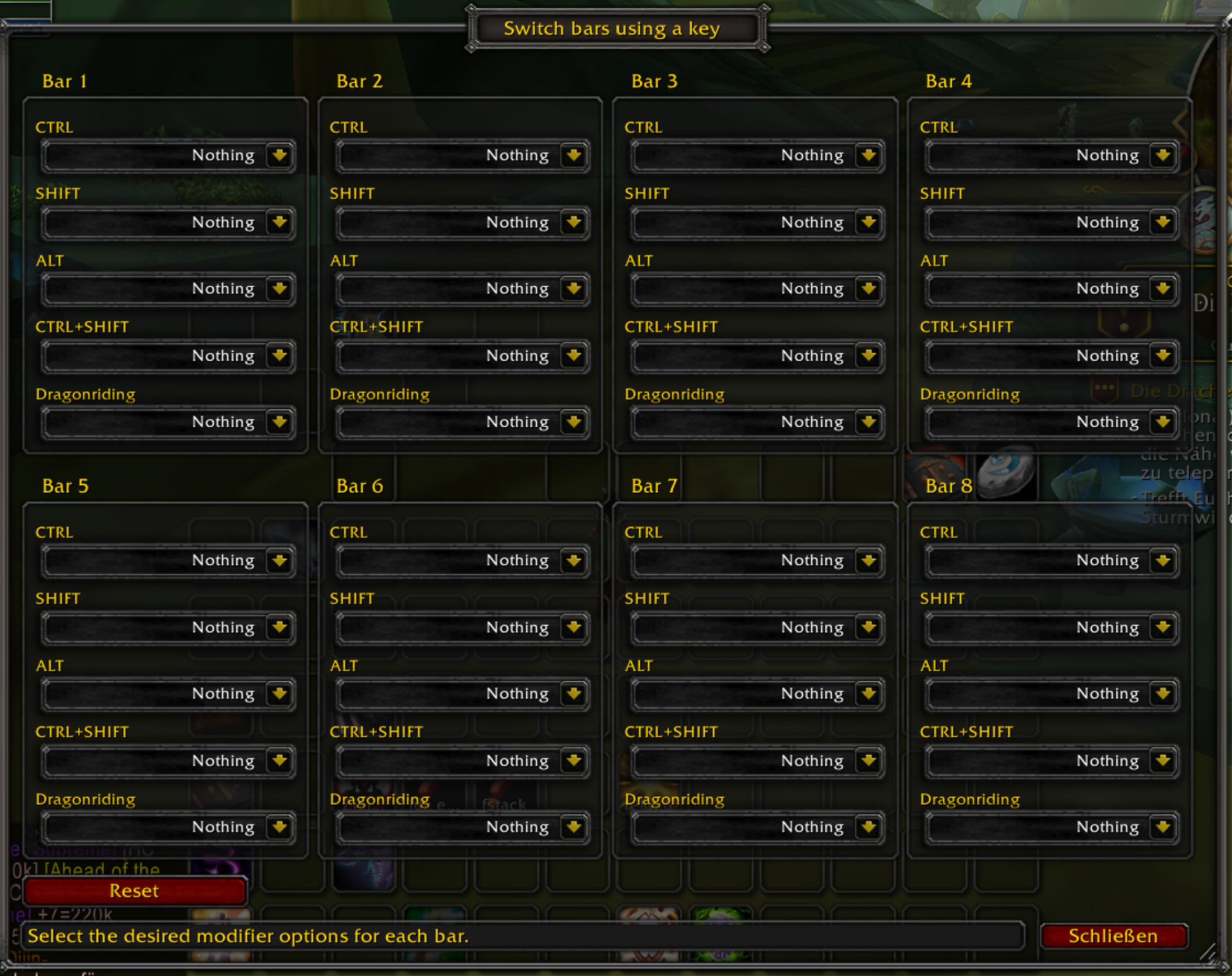Select the Bar 5 heading label
1232x976 pixels.
point(65,486)
